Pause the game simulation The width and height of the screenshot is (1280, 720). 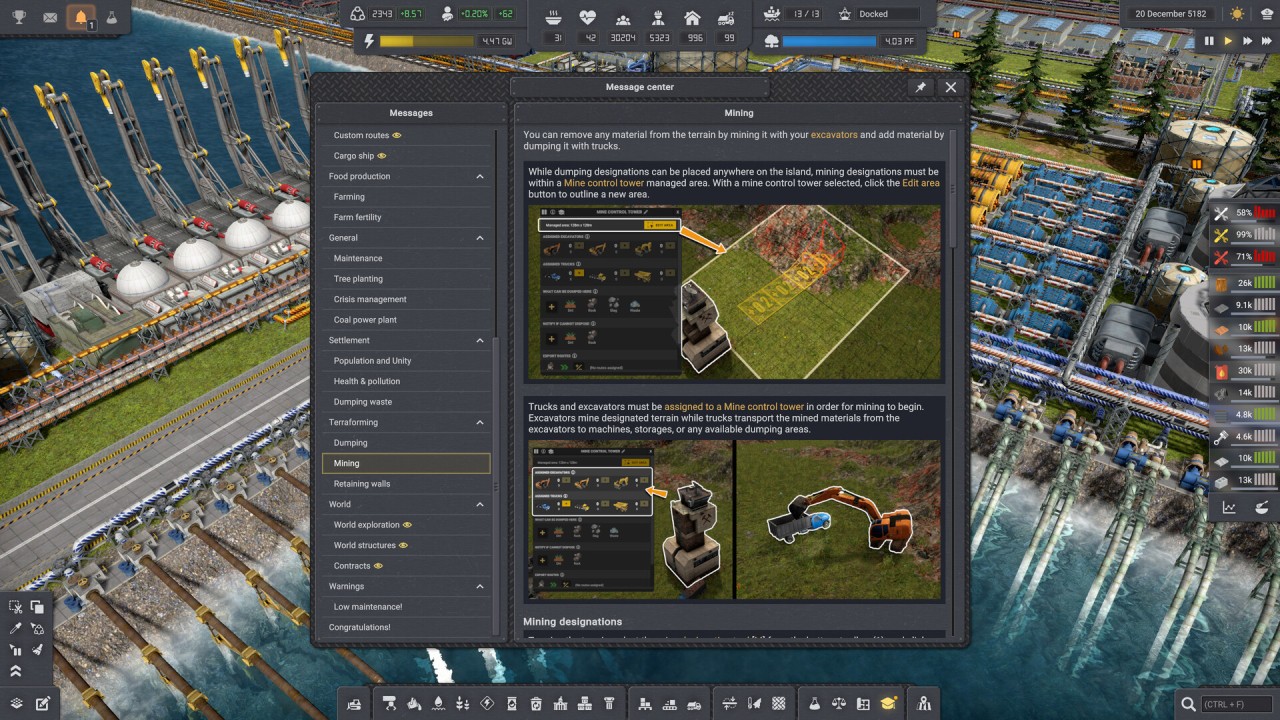click(x=1209, y=41)
